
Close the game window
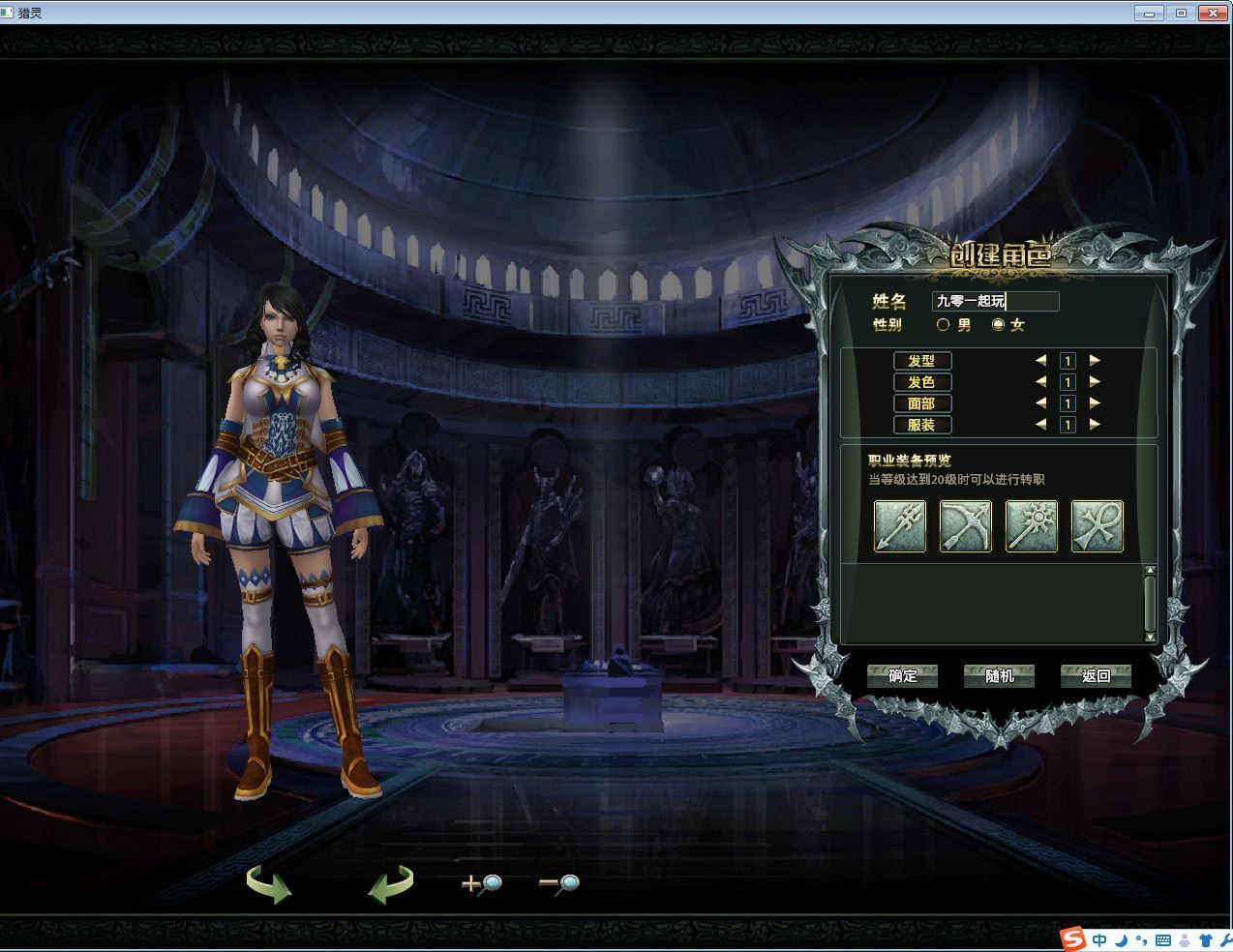1213,13
